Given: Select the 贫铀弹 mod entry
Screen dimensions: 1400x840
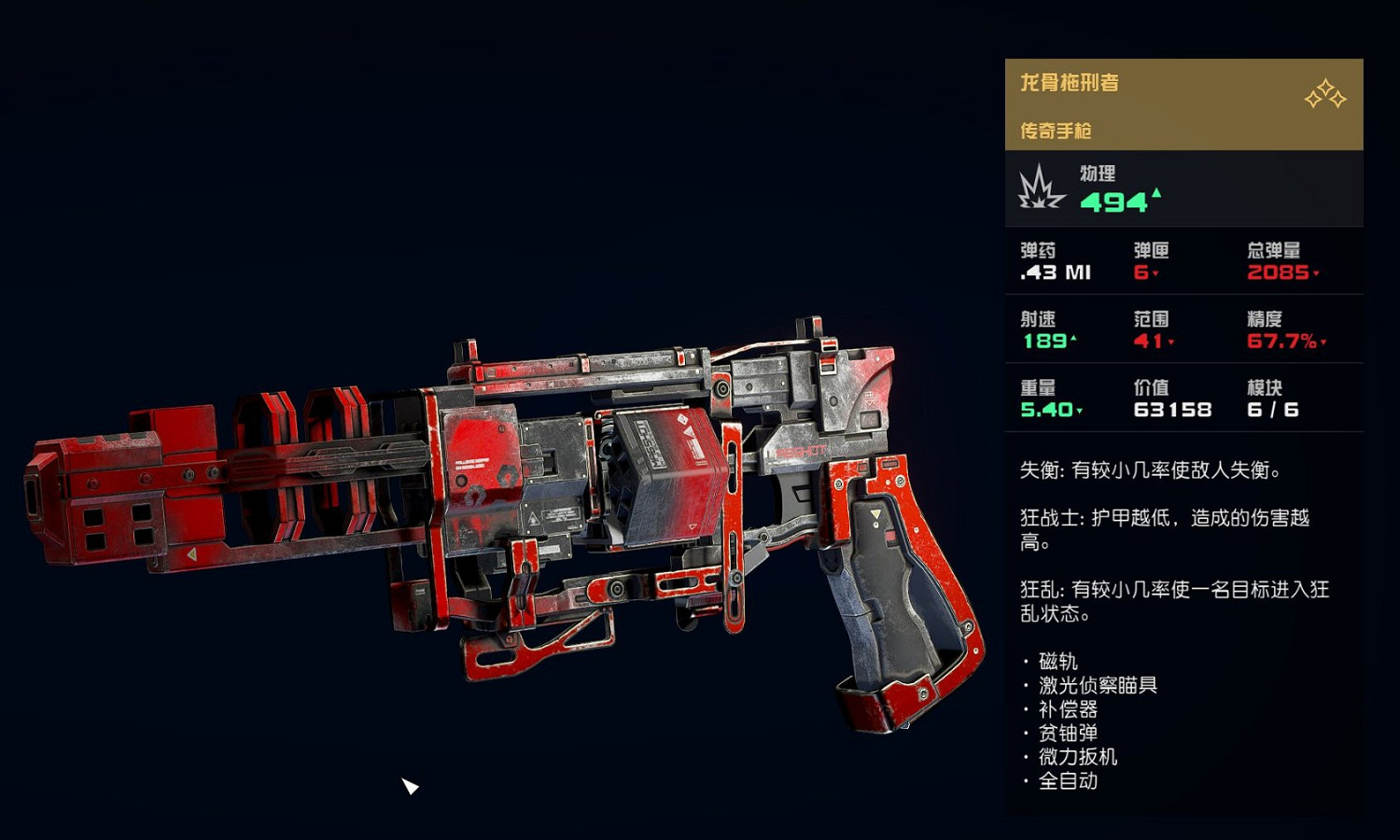Looking at the screenshot, I should pyautogui.click(x=1070, y=733).
